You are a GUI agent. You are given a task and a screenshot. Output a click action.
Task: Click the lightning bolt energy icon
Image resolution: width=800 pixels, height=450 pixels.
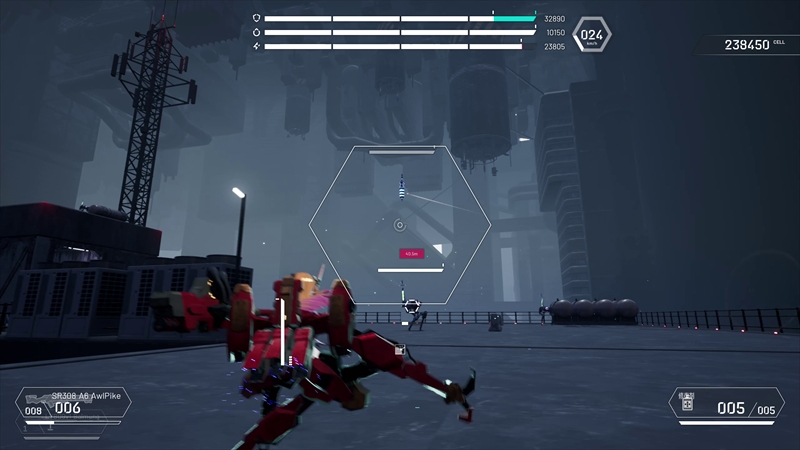click(256, 46)
